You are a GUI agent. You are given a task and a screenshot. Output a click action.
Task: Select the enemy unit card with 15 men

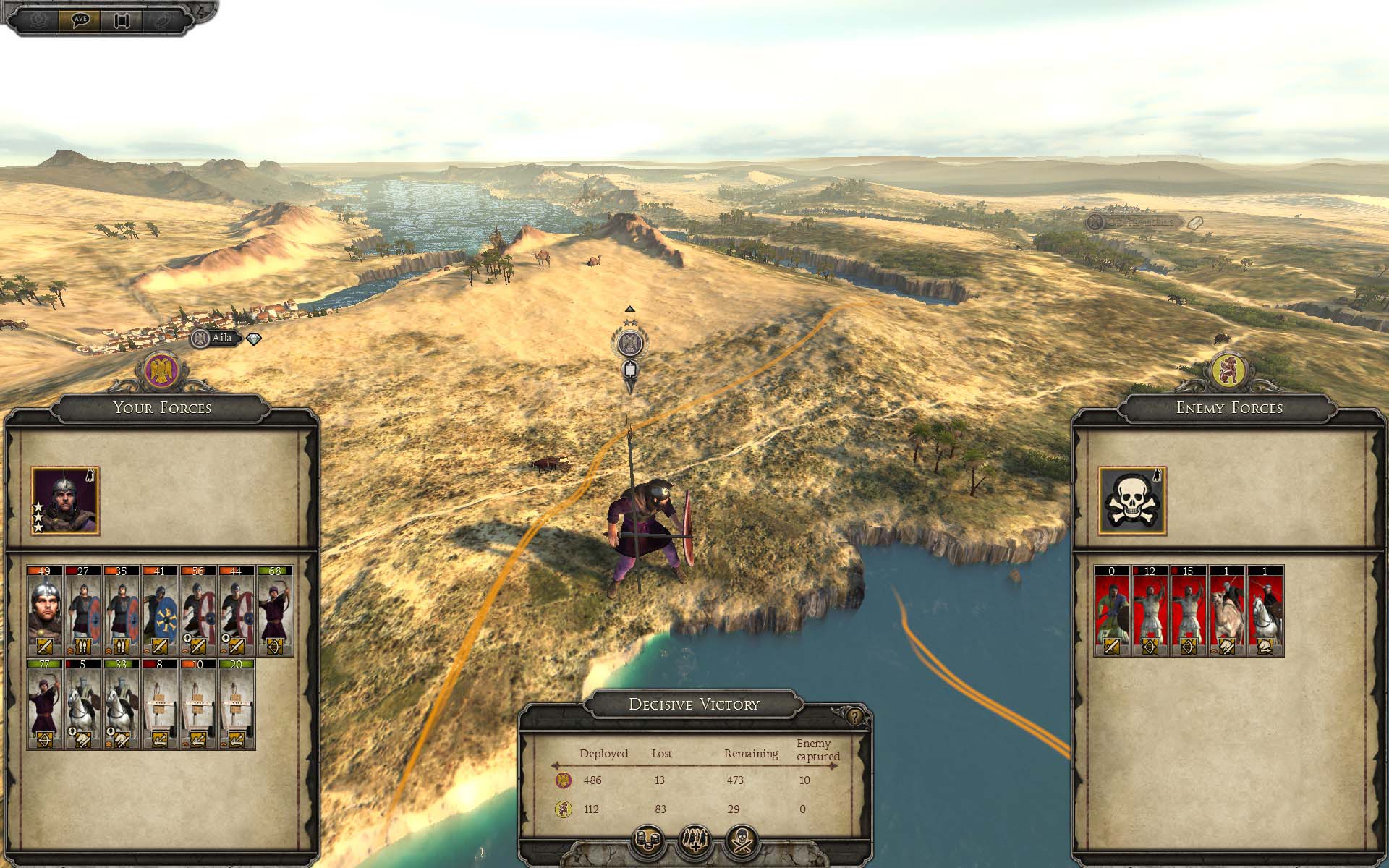tap(1189, 611)
